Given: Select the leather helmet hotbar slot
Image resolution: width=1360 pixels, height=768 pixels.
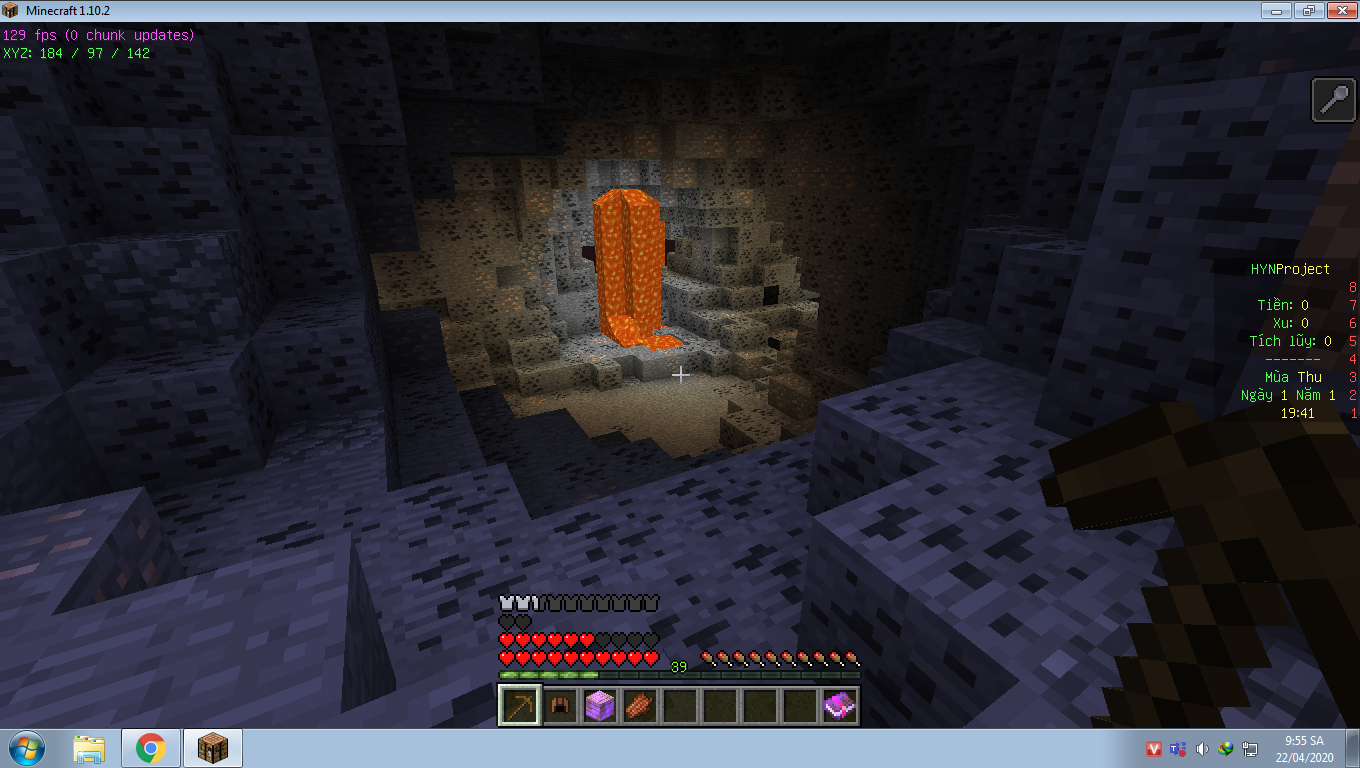Looking at the screenshot, I should [559, 706].
